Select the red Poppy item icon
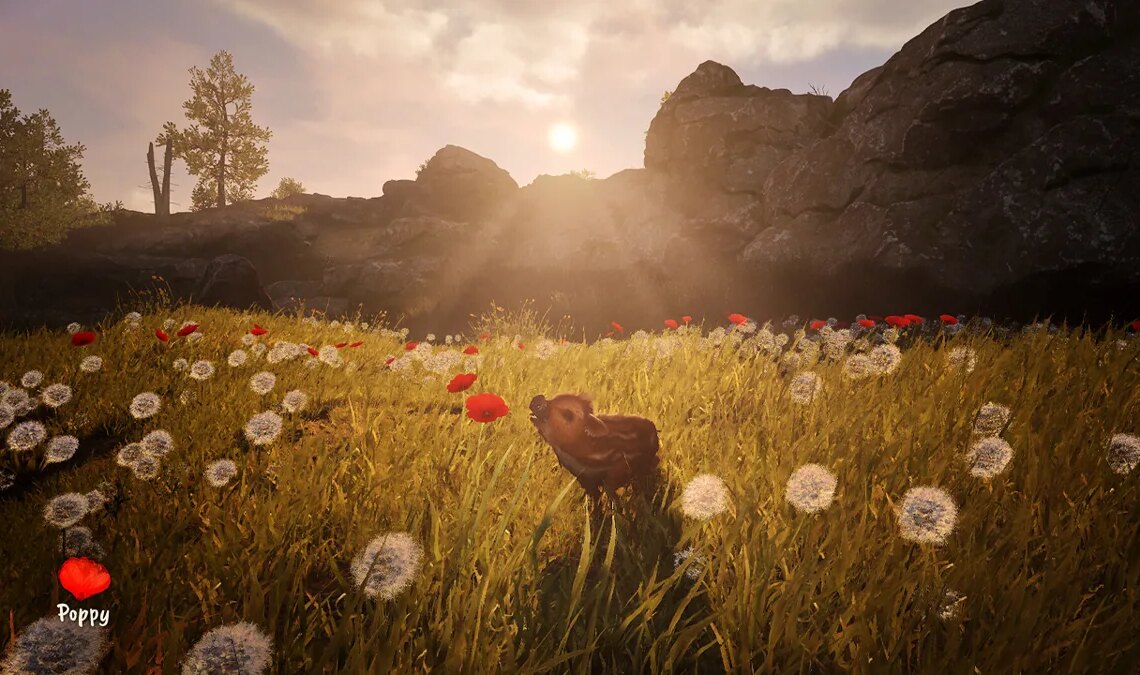This screenshot has width=1140, height=675. tap(83, 578)
